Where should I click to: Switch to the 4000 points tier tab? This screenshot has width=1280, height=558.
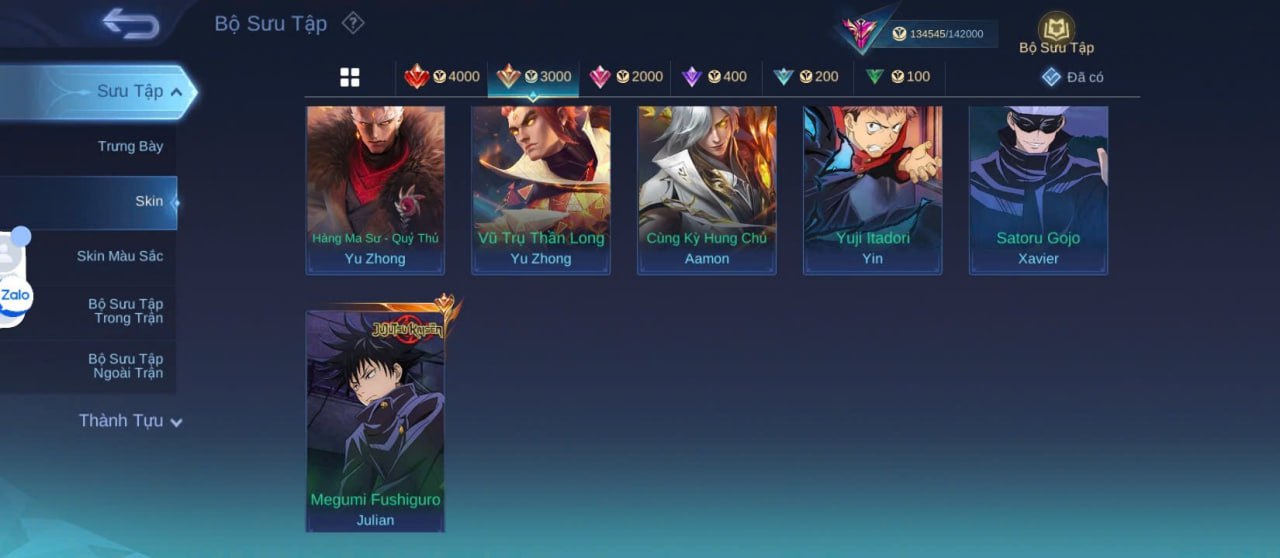pyautogui.click(x=442, y=77)
